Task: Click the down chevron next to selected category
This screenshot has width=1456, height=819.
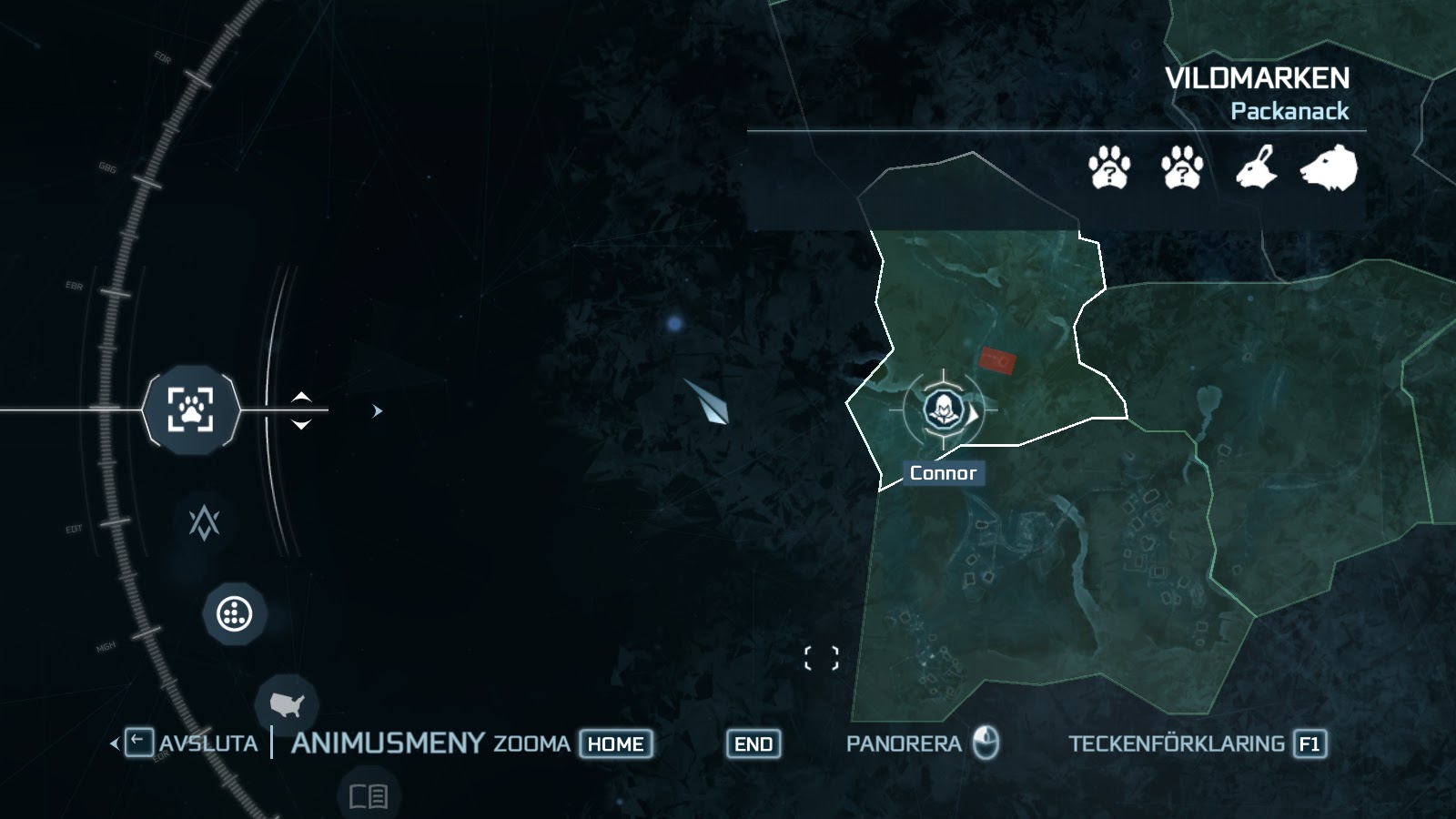Action: point(300,422)
